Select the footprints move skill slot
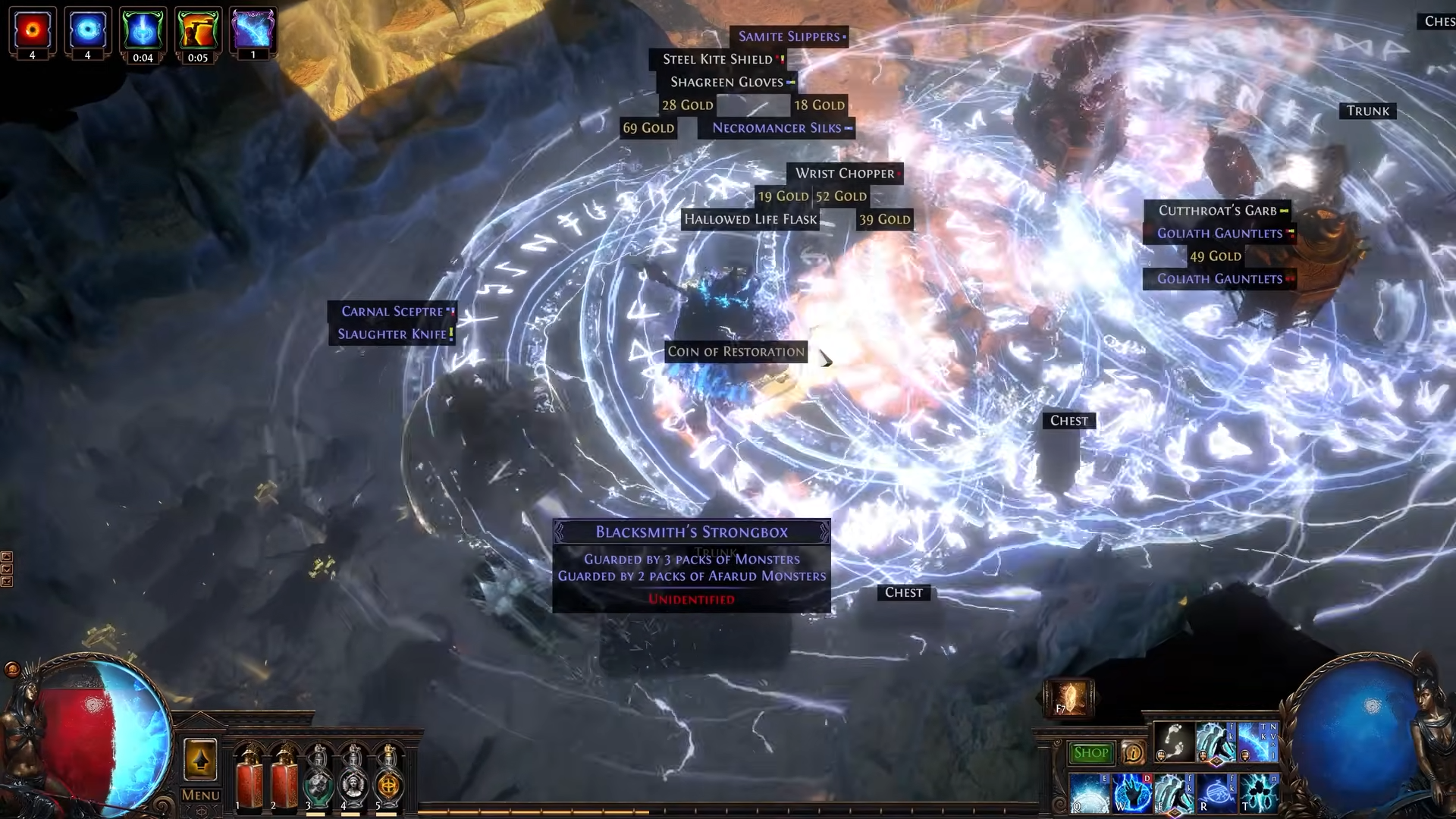The height and width of the screenshot is (819, 1456). (x=1173, y=742)
